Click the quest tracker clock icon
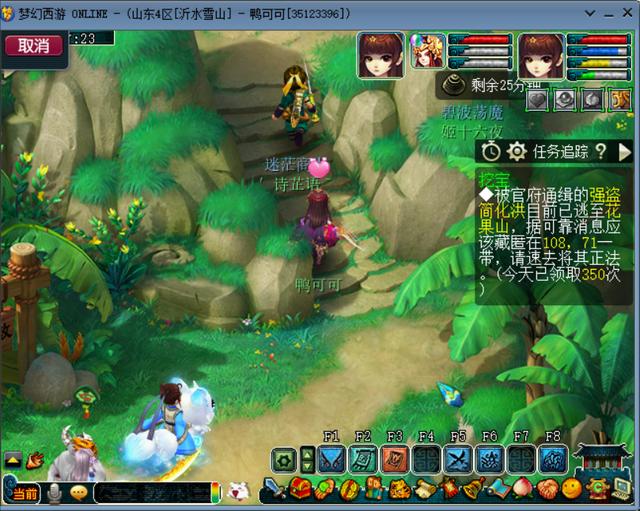The height and width of the screenshot is (511, 640). pyautogui.click(x=491, y=151)
